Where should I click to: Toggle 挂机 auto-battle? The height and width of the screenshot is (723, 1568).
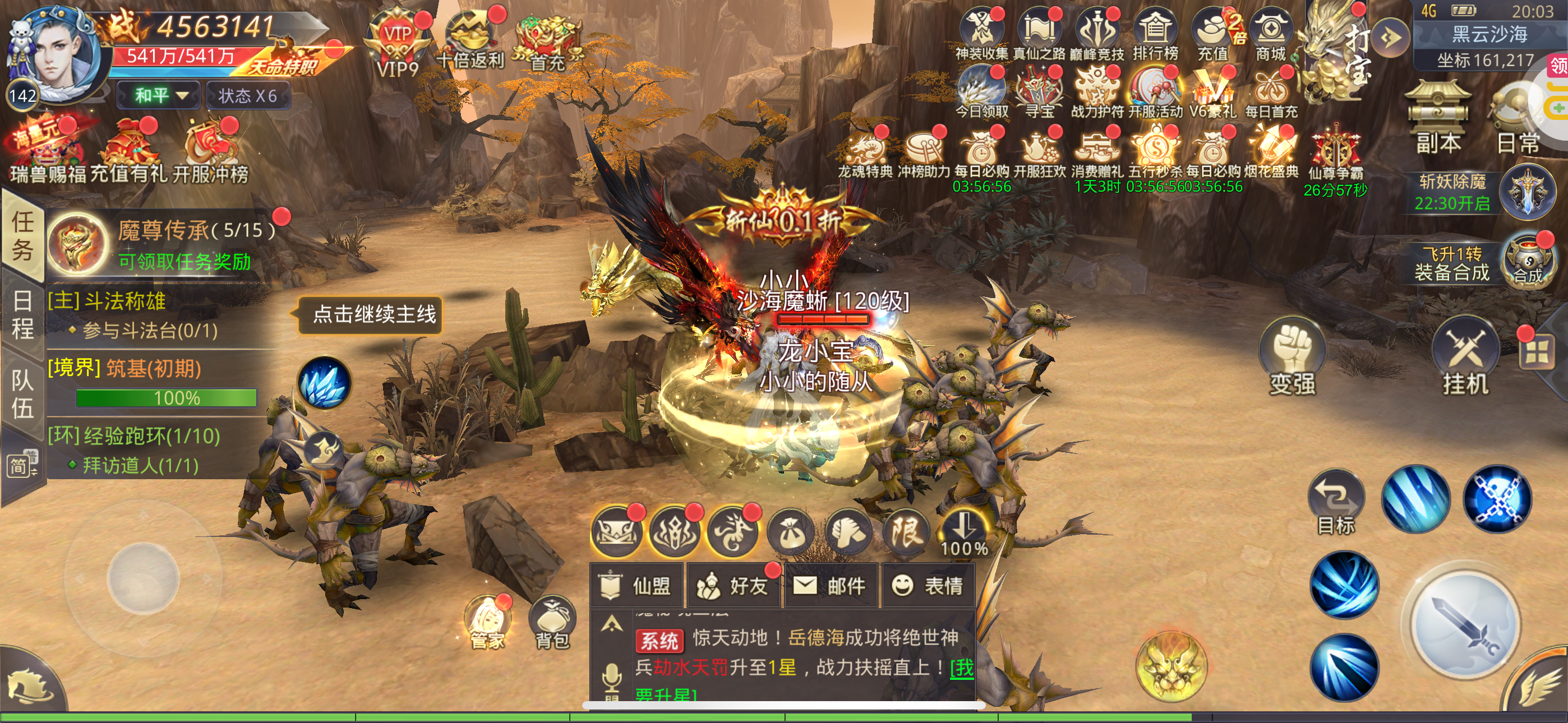[1465, 357]
